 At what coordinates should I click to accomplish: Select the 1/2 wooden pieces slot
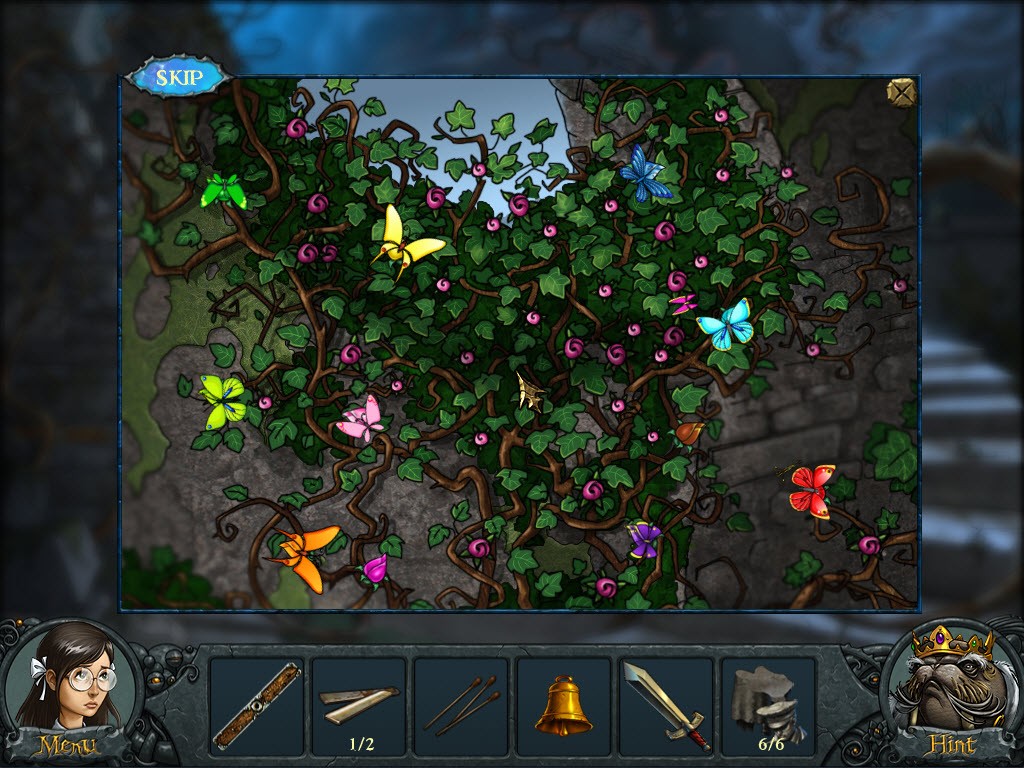point(358,706)
